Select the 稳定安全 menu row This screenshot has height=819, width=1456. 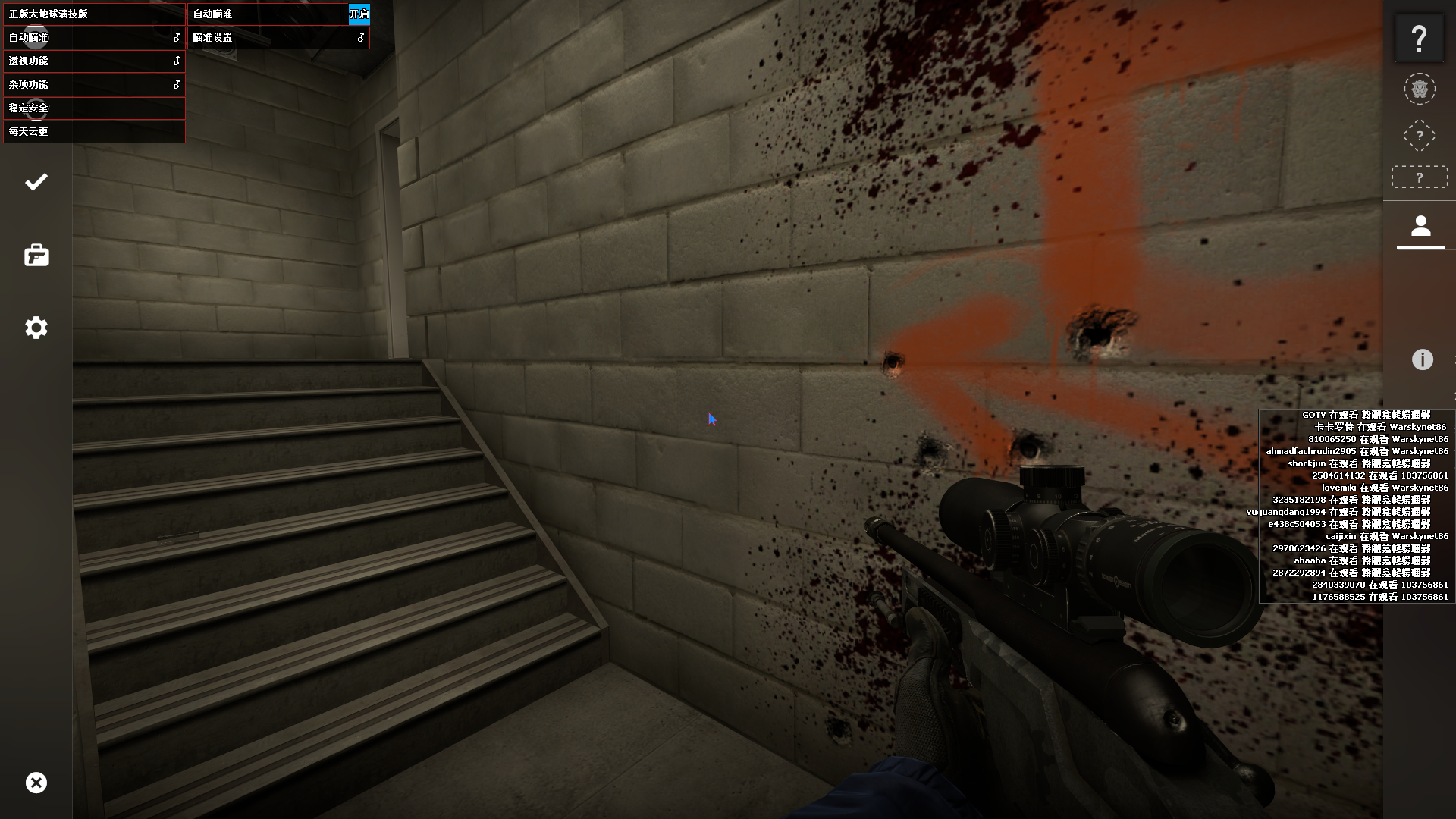click(x=94, y=108)
